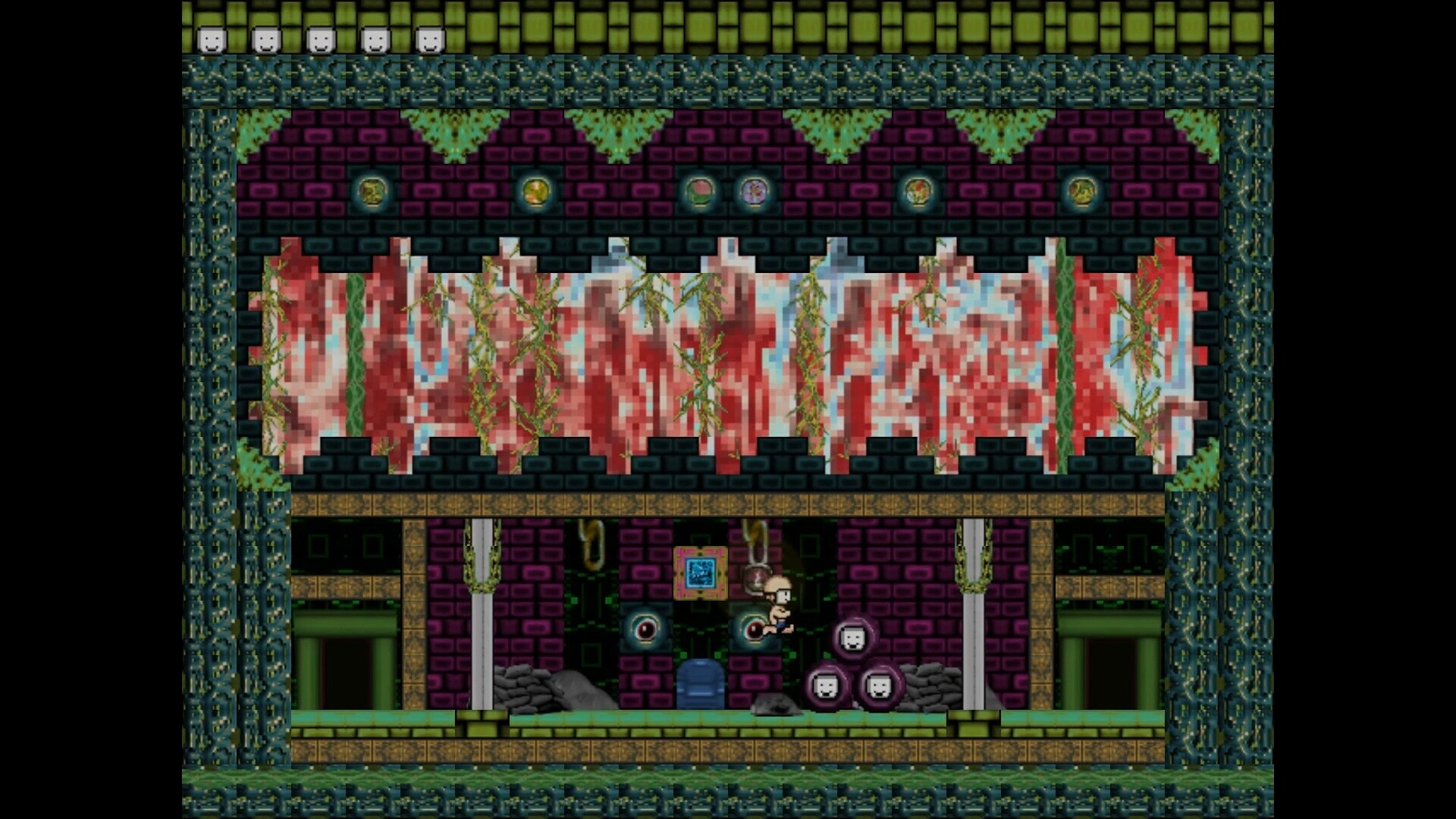Click the hanging lantern above the player

(755, 578)
